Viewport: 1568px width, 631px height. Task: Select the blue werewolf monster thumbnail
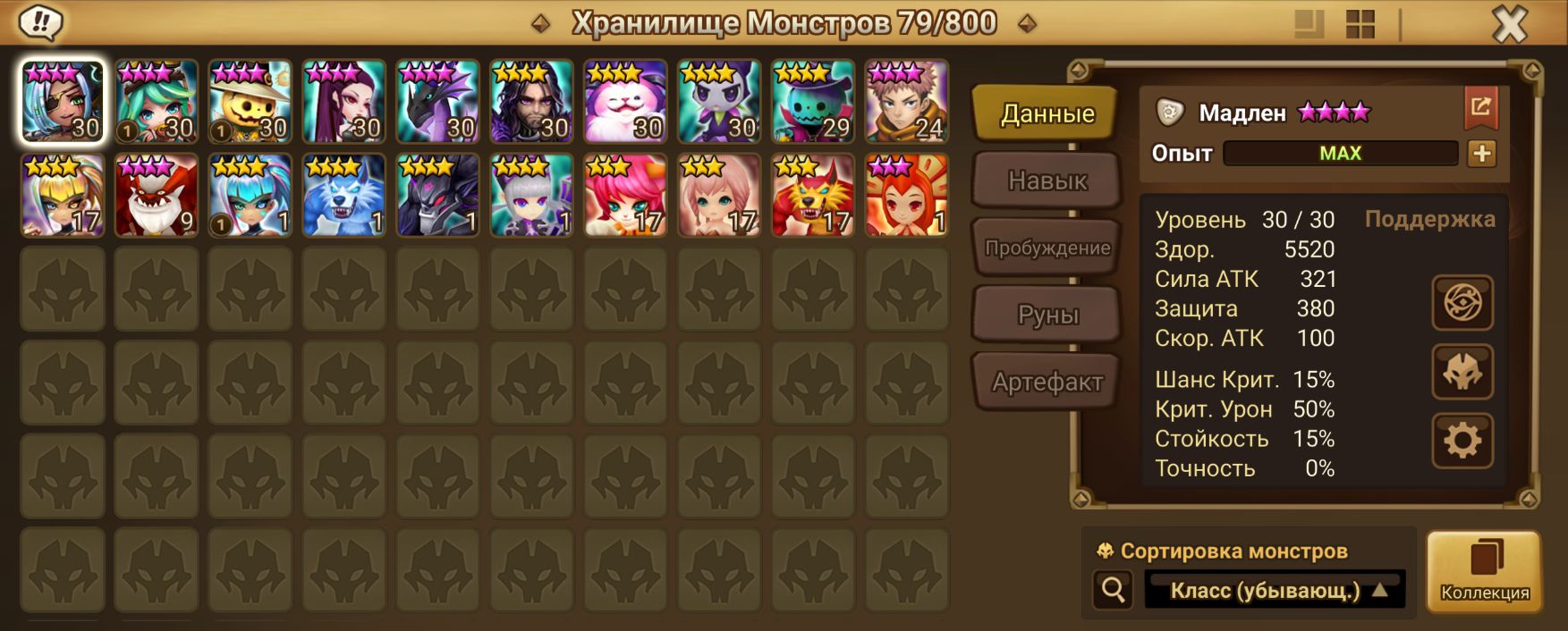[343, 196]
